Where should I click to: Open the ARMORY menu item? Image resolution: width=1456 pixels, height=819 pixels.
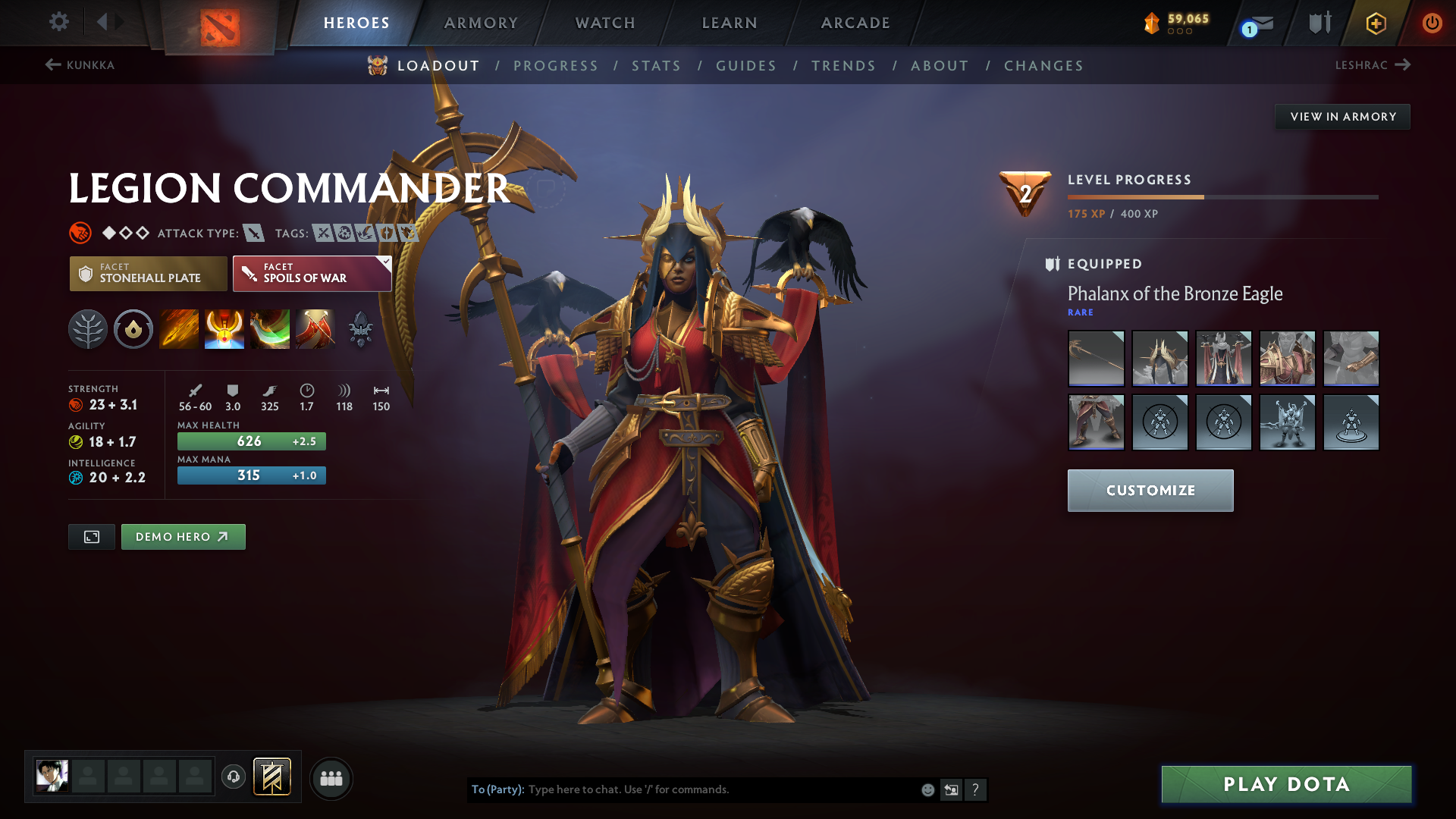click(481, 23)
